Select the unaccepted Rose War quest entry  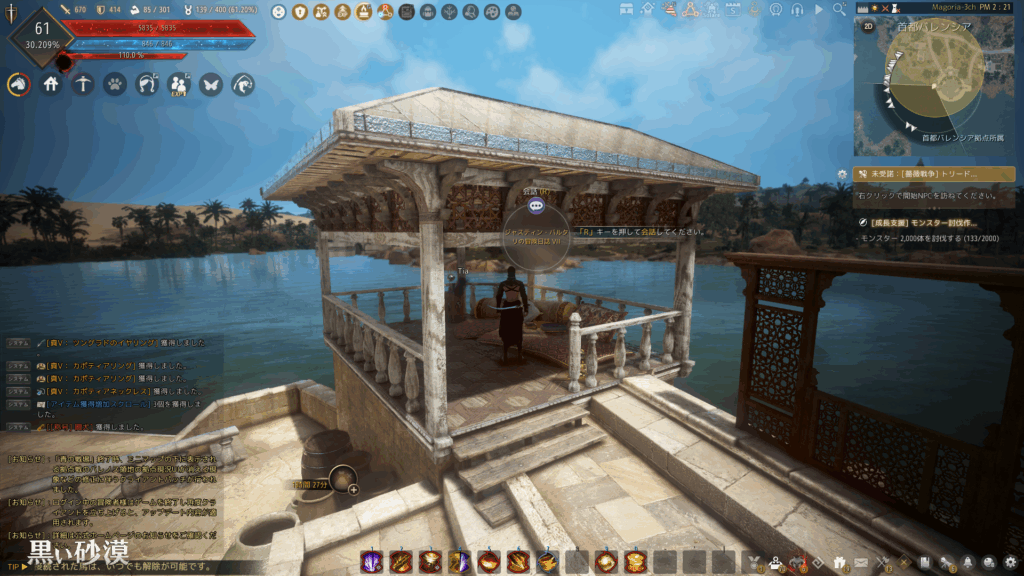[x=934, y=174]
